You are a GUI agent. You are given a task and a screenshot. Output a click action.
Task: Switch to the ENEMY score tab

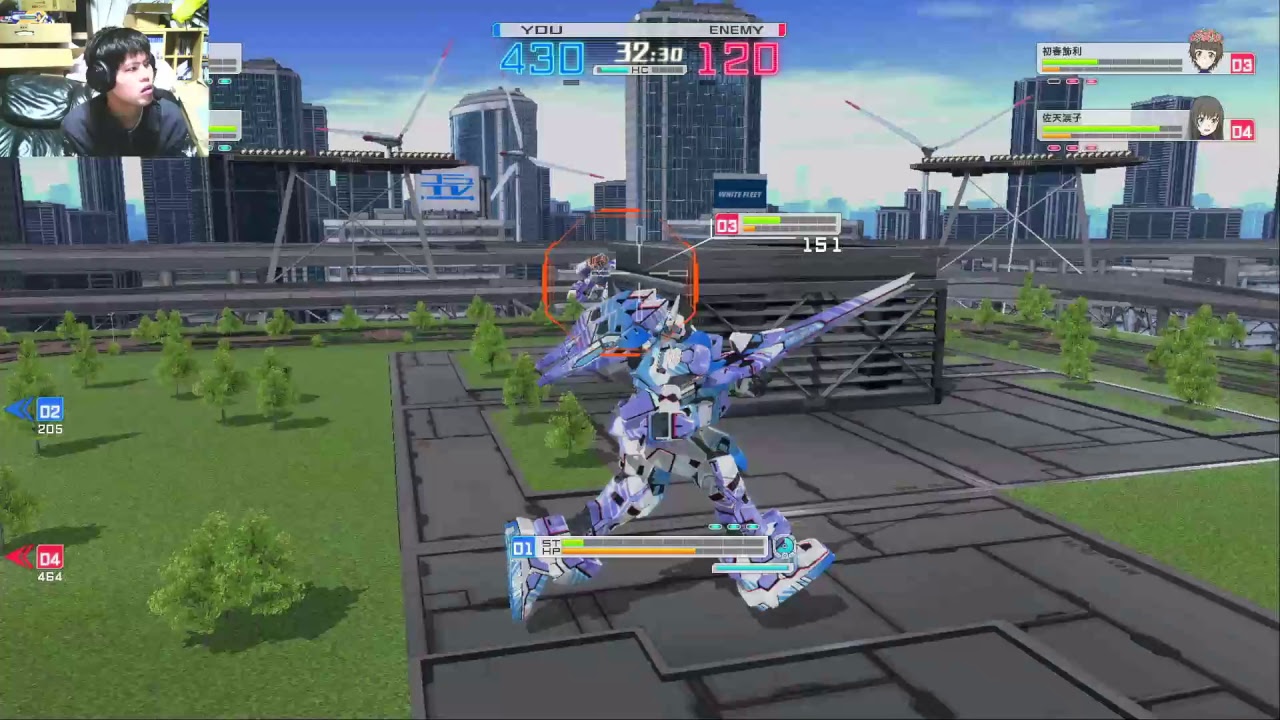(737, 30)
